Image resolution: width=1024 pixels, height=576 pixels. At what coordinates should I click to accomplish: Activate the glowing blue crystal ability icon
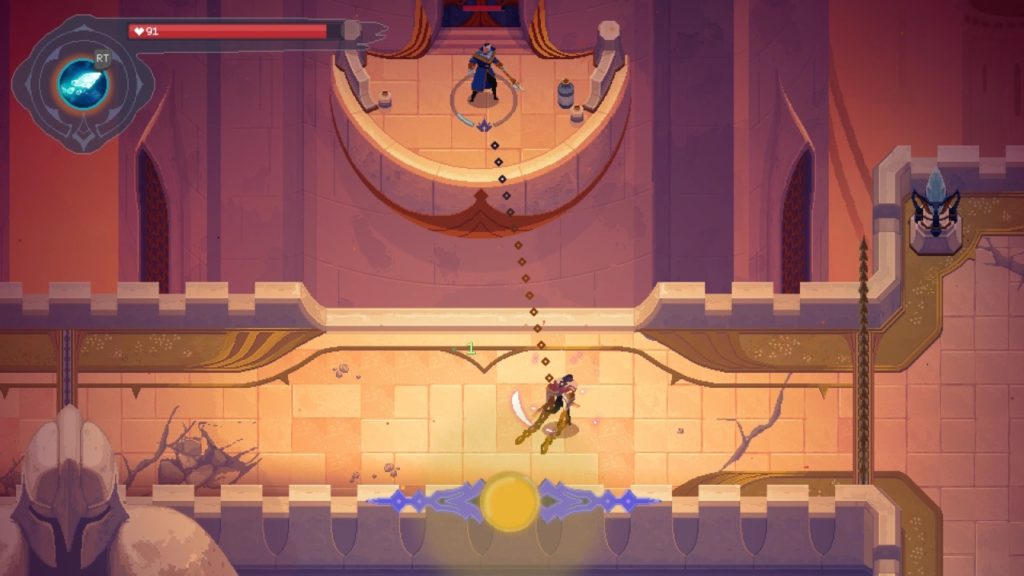pyautogui.click(x=82, y=82)
